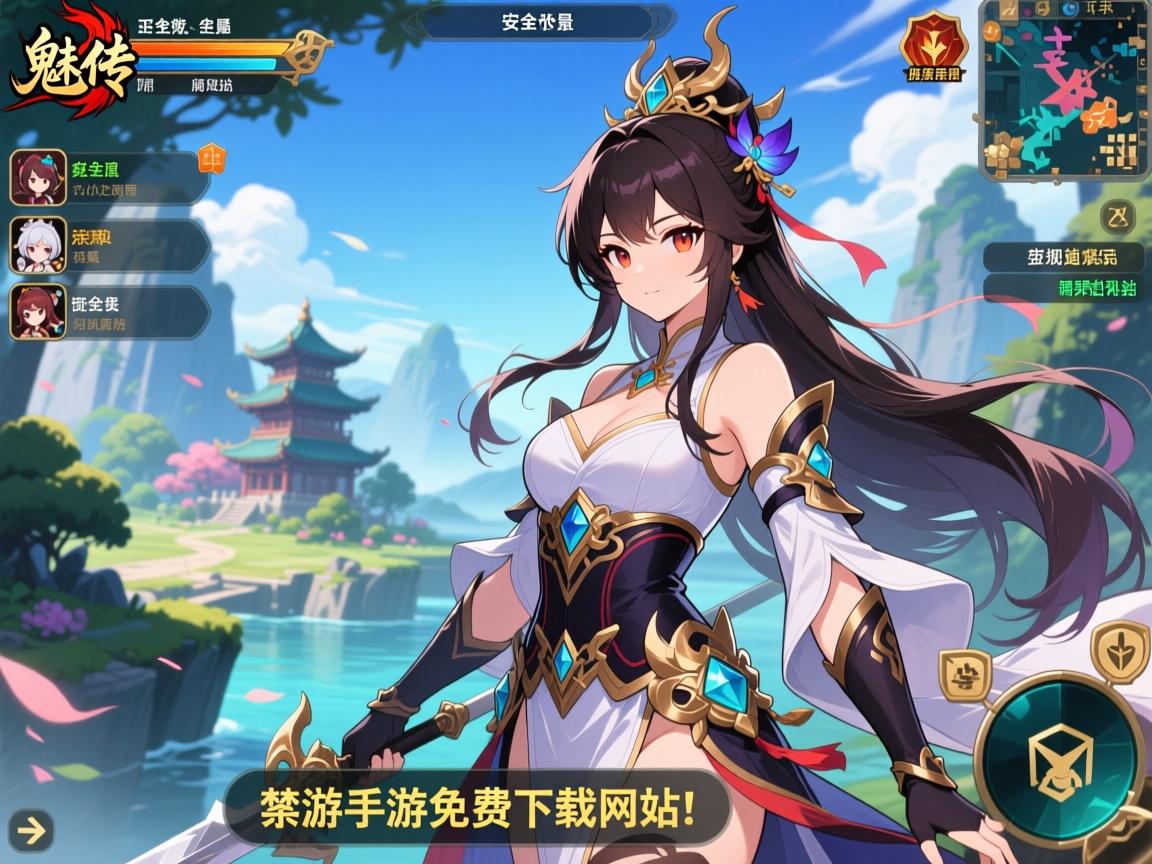This screenshot has height=864, width=1152.
Task: Trigger the gold fist skill icon
Action: [964, 674]
